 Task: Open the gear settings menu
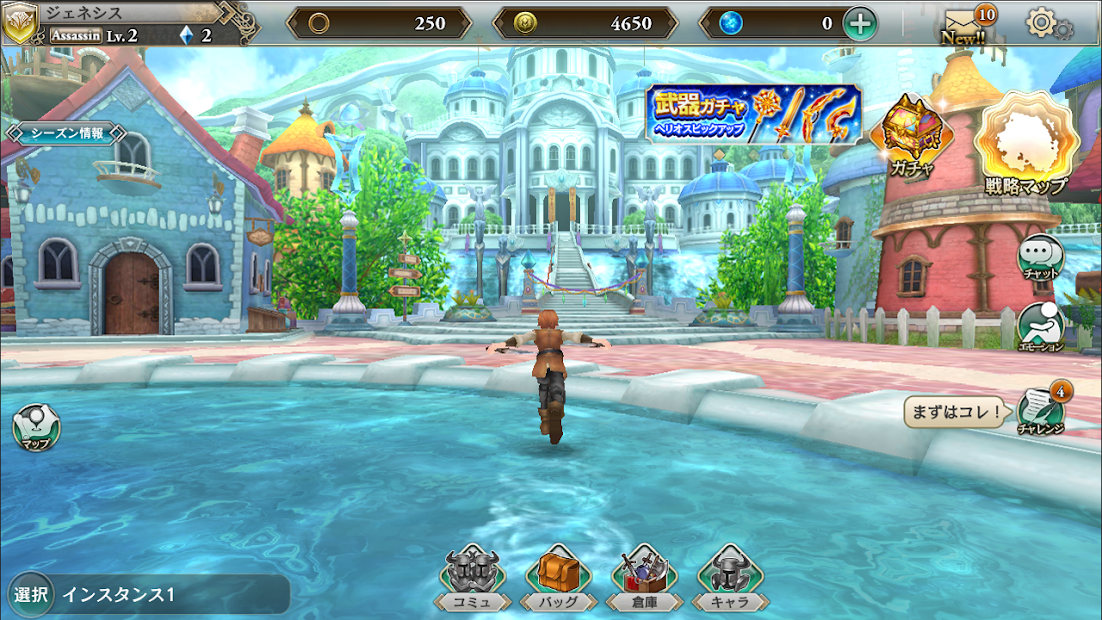click(x=1046, y=23)
